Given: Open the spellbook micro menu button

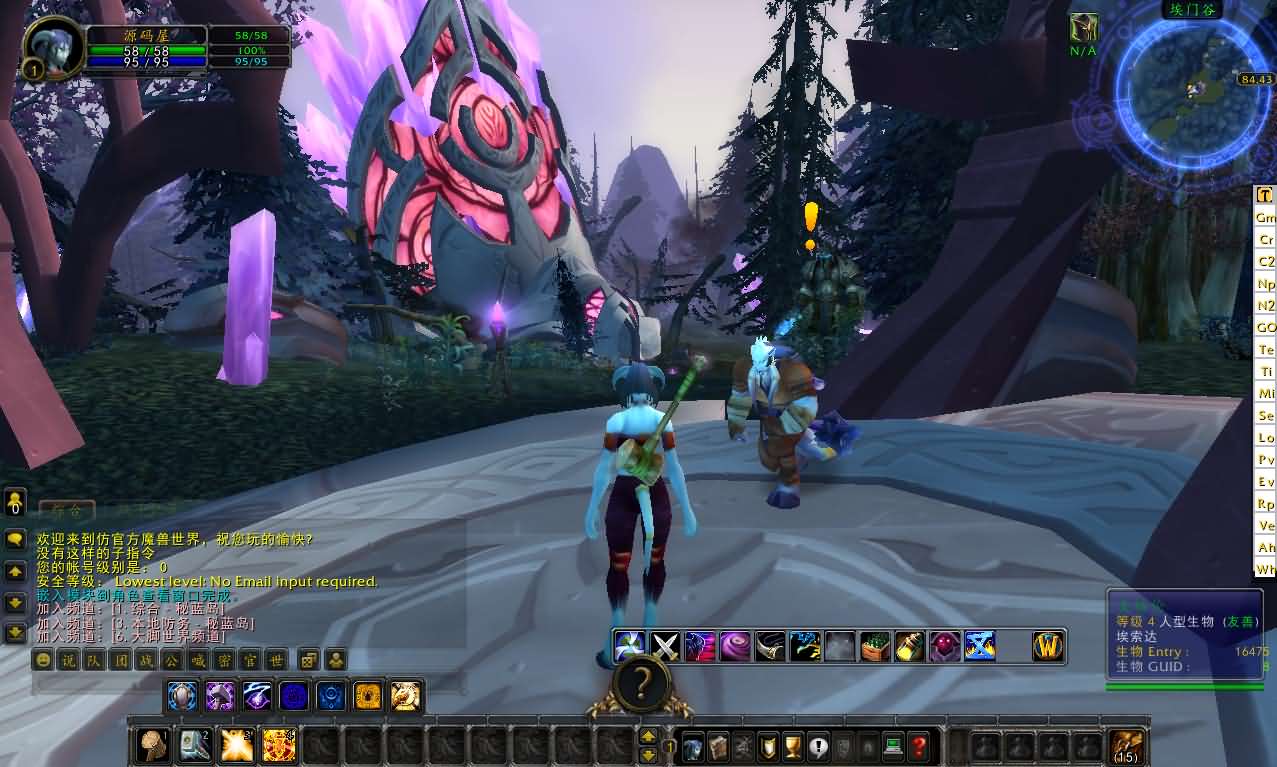Looking at the screenshot, I should click(718, 746).
